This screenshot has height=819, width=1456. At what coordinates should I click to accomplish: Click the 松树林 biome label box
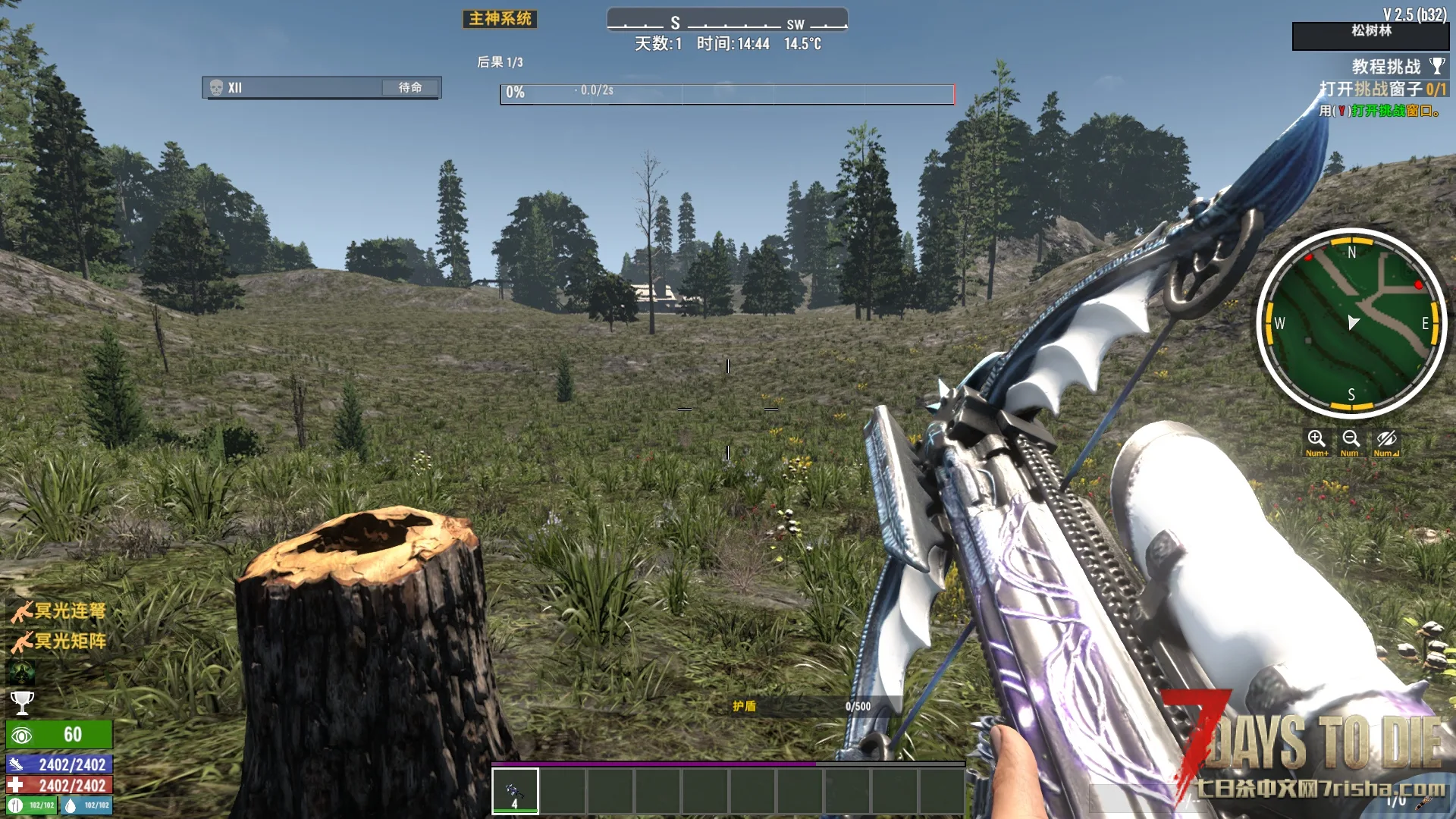pos(1370,35)
